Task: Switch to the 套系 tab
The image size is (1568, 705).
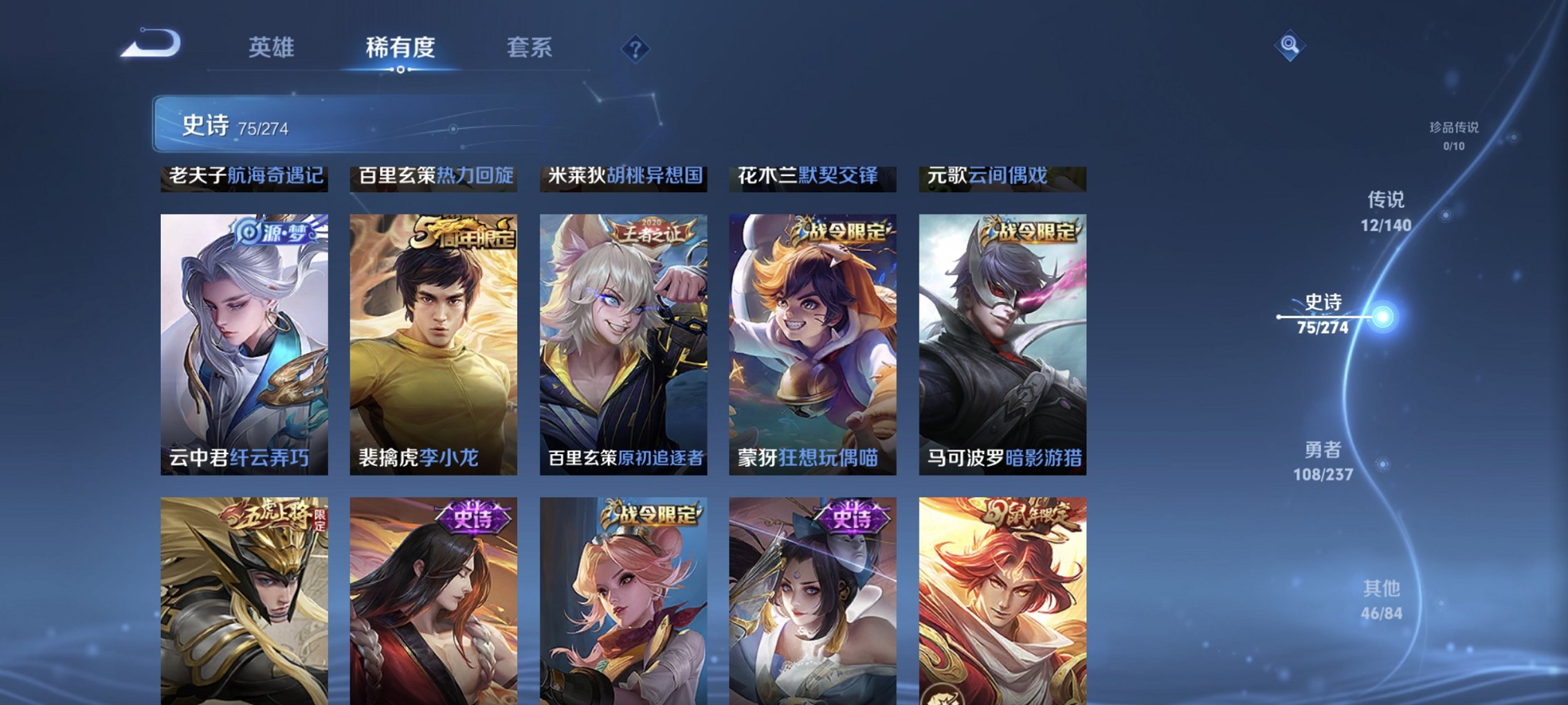Action: tap(528, 48)
